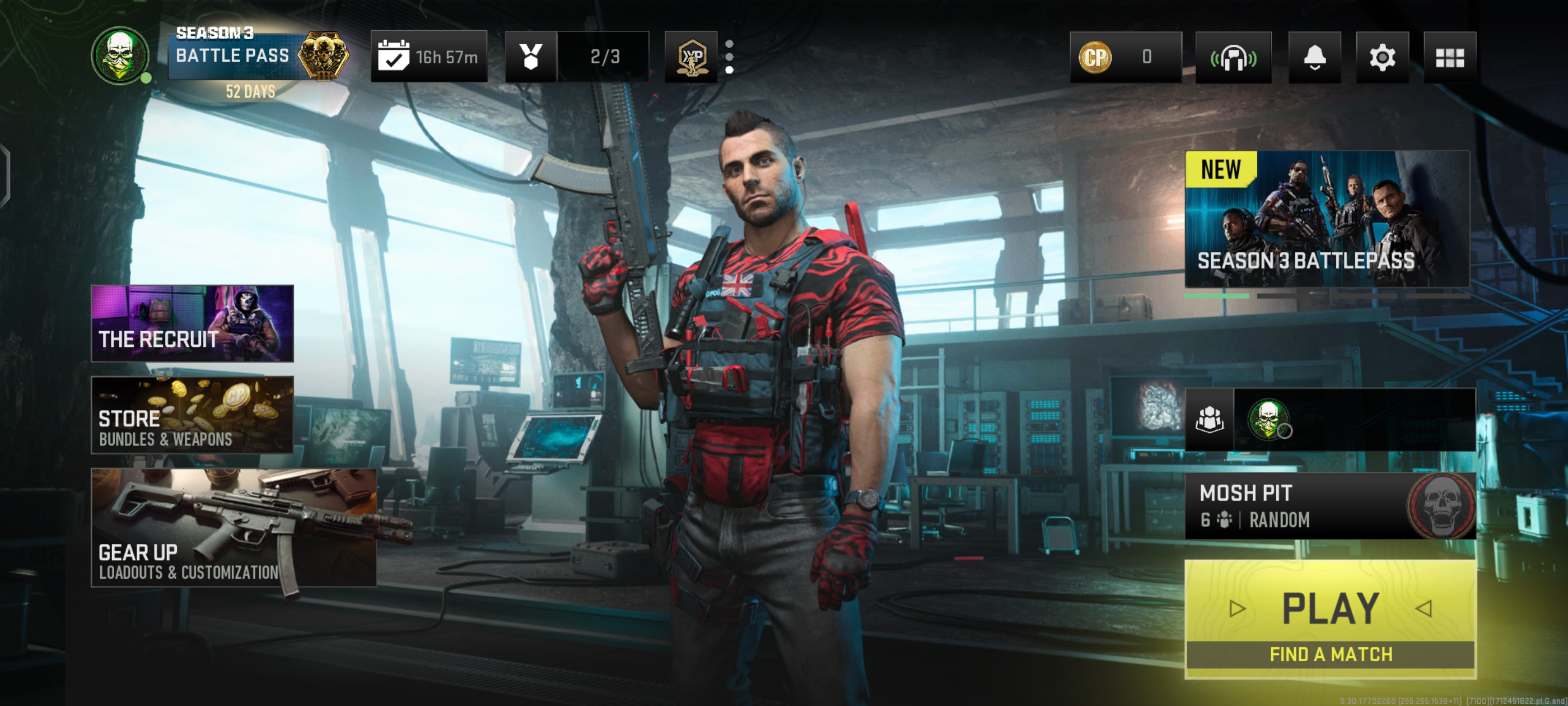Toggle the headset voice chat button
The width and height of the screenshot is (1568, 706).
click(x=1233, y=57)
